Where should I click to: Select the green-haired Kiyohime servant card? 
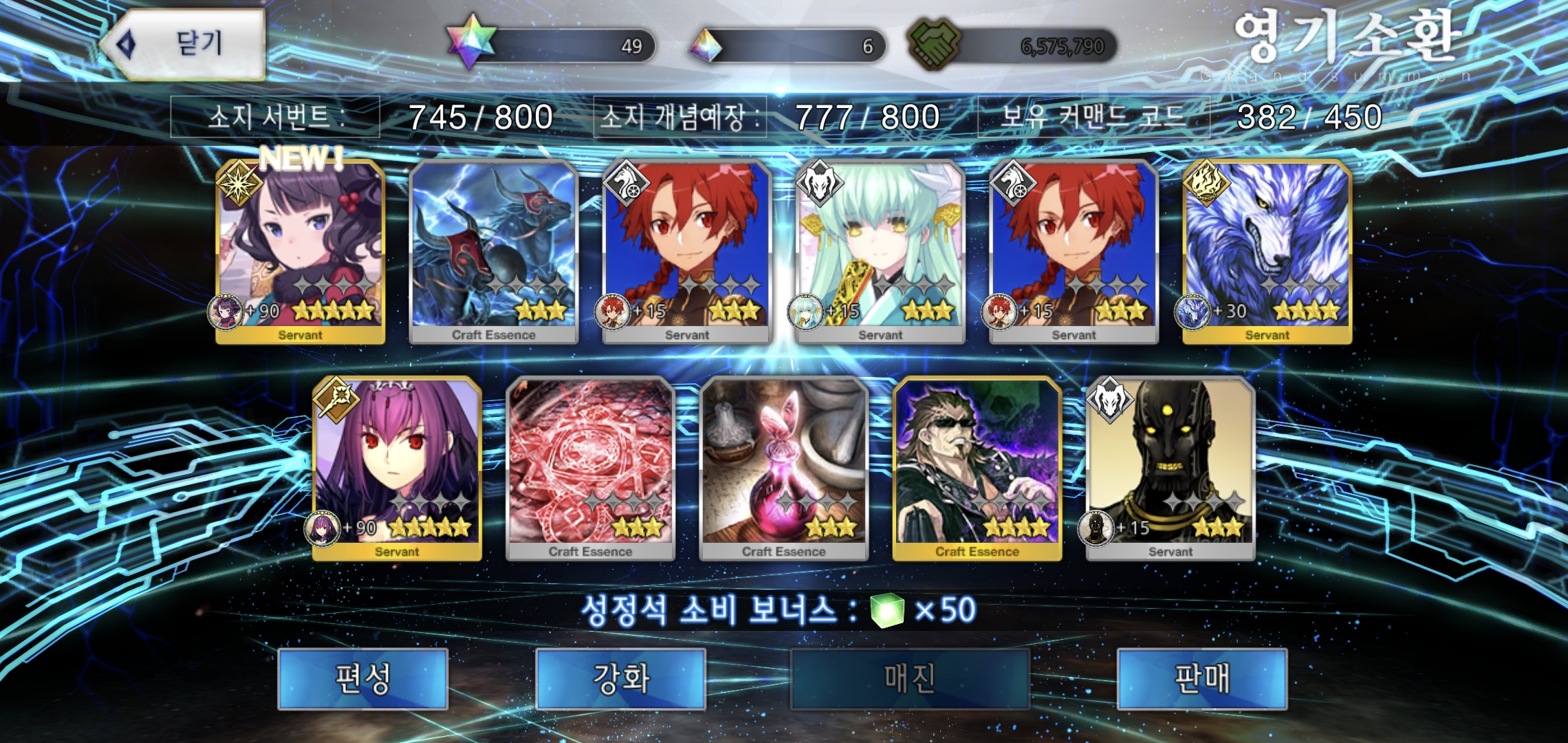[x=880, y=251]
